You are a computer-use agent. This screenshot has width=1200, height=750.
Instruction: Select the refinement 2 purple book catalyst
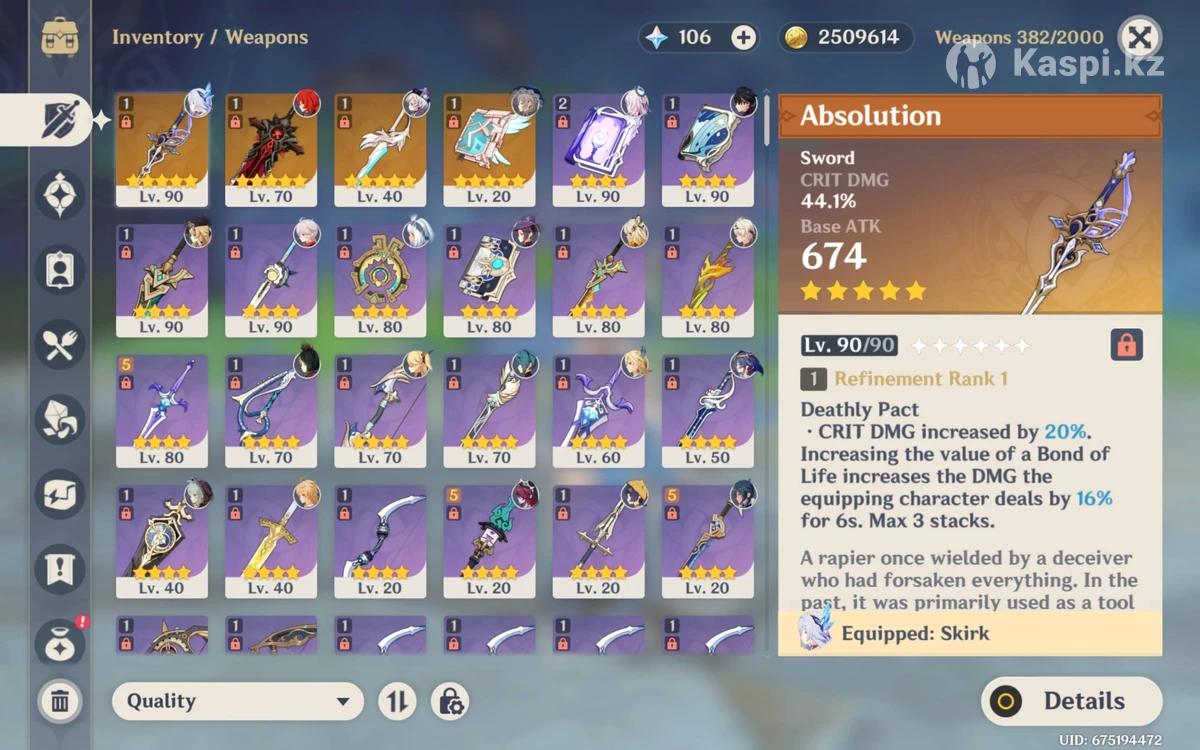click(x=598, y=148)
